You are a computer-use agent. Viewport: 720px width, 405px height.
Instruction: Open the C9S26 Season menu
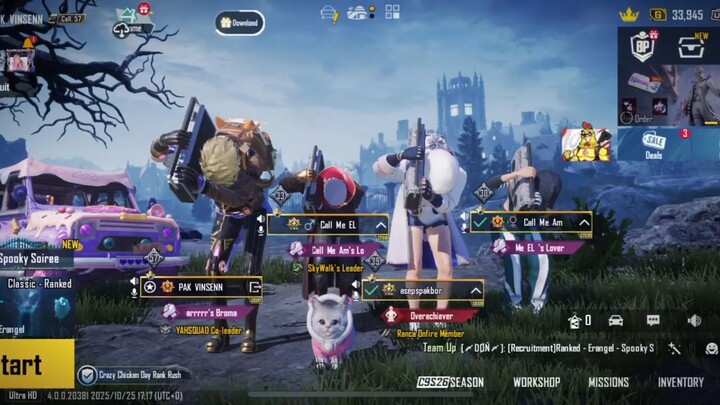pyautogui.click(x=450, y=382)
